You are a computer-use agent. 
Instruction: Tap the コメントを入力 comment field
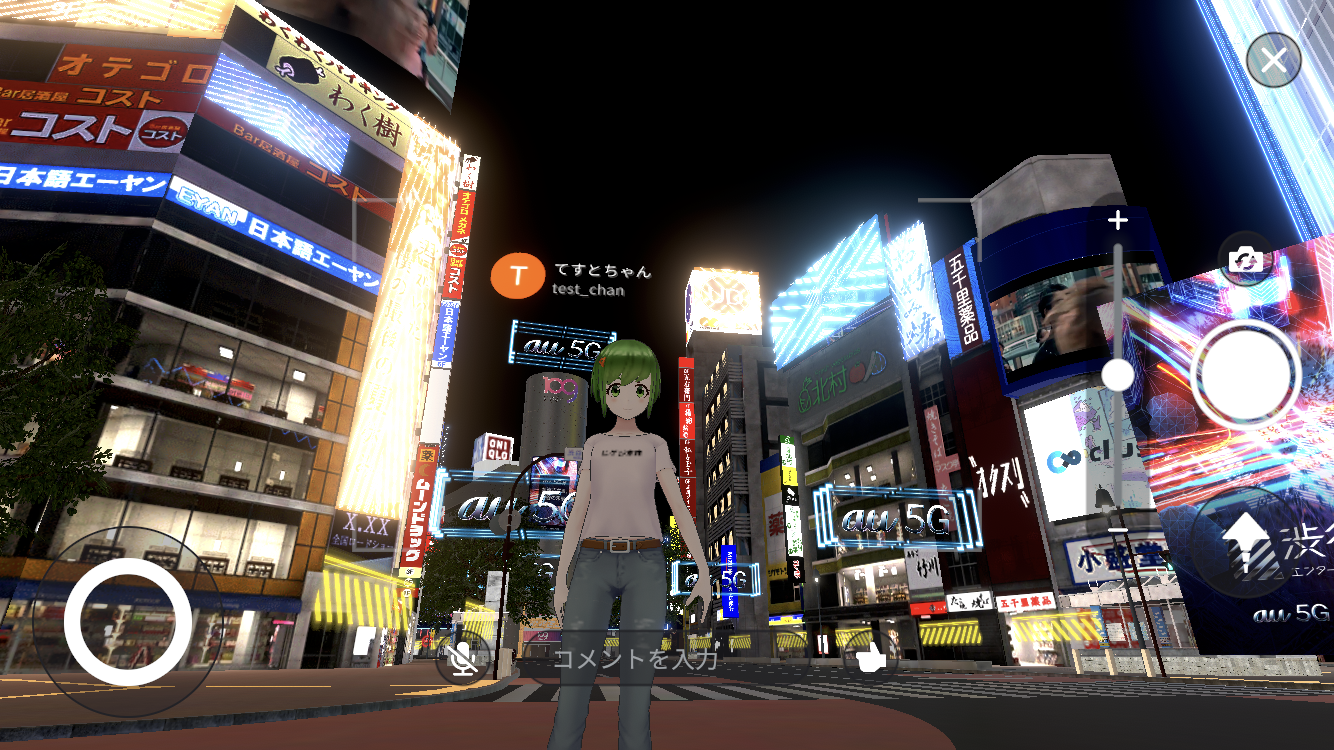click(x=640, y=658)
